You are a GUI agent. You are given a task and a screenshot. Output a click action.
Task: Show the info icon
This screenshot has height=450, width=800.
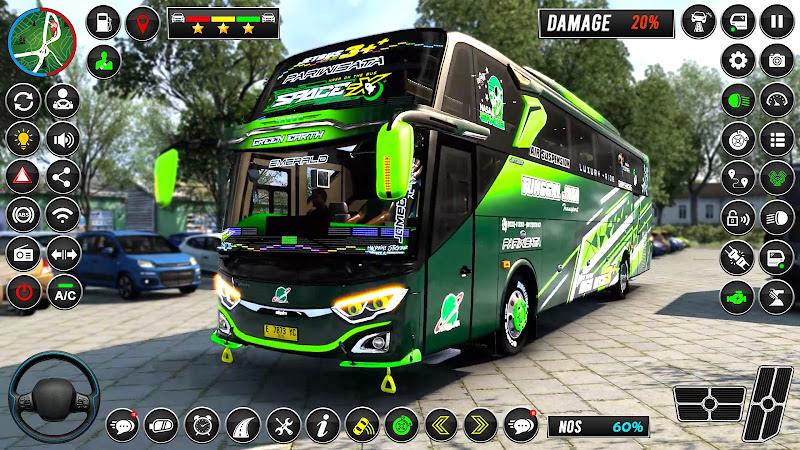point(320,424)
